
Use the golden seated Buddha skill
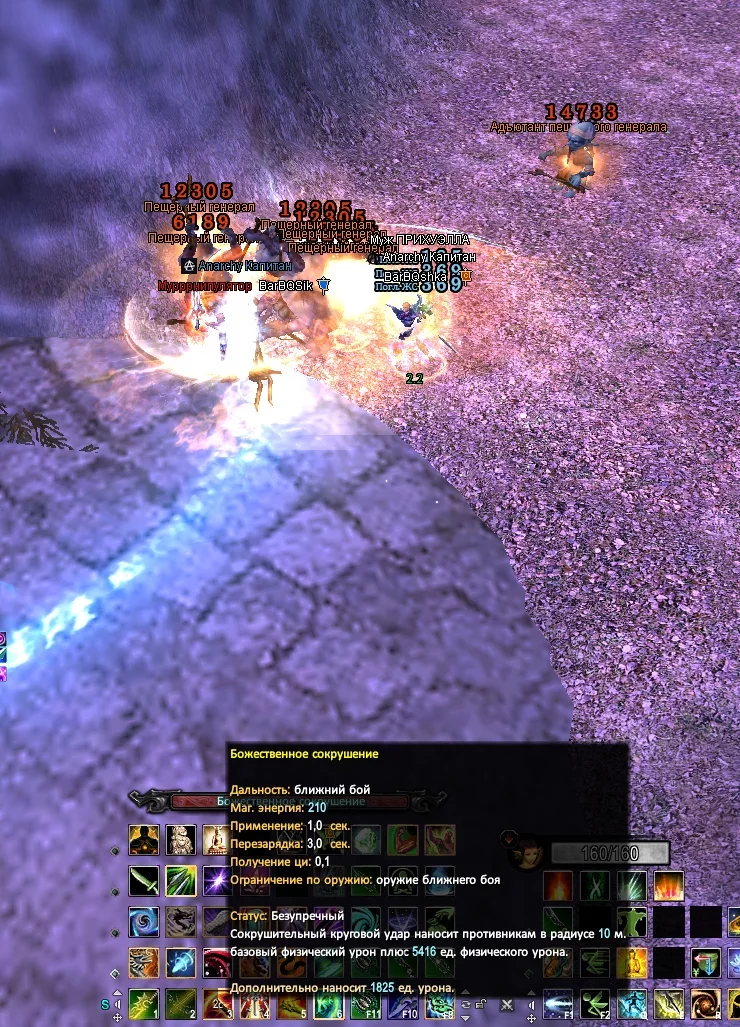click(216, 840)
